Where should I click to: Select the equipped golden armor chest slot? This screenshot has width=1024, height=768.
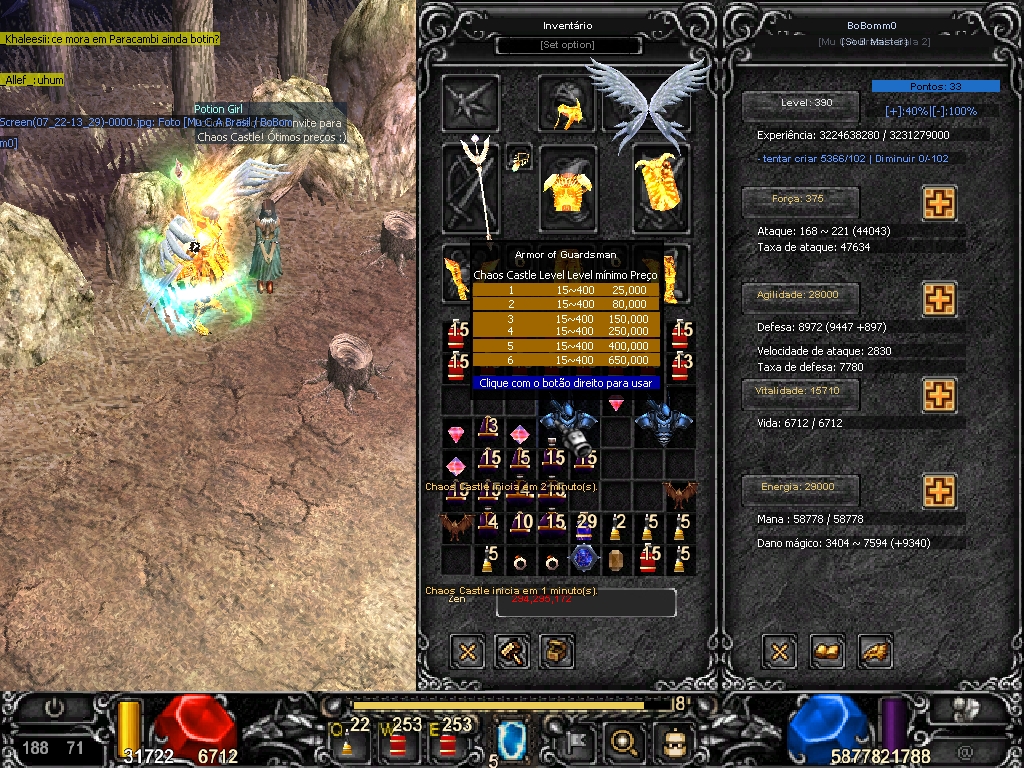[567, 189]
